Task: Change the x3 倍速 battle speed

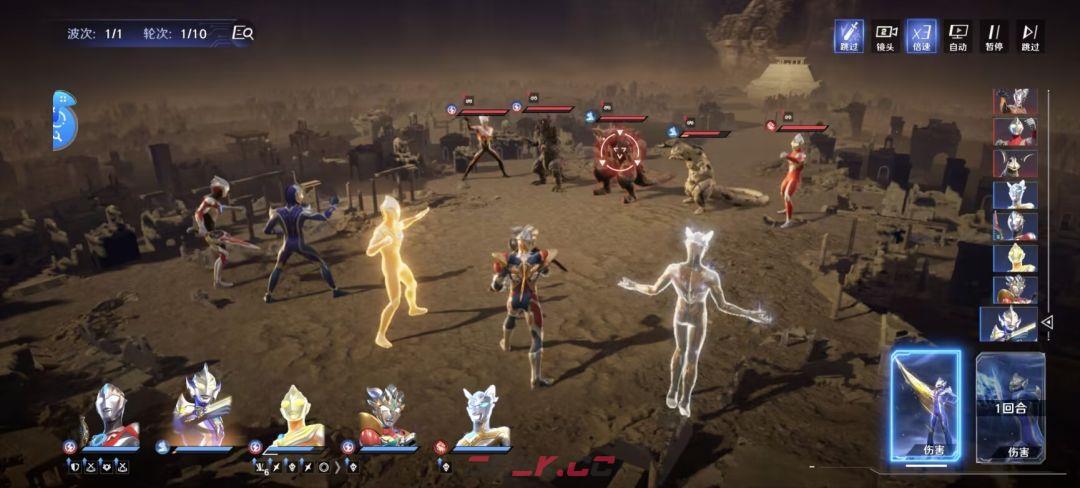Action: click(x=921, y=36)
